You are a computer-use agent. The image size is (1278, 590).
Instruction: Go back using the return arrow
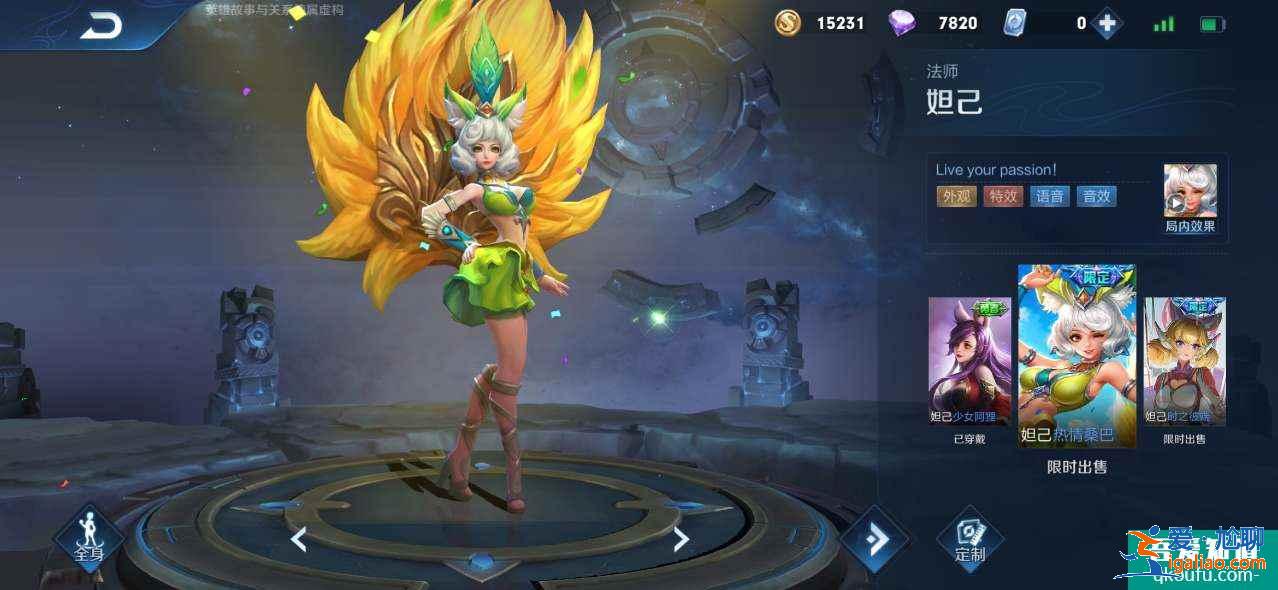pyautogui.click(x=101, y=26)
